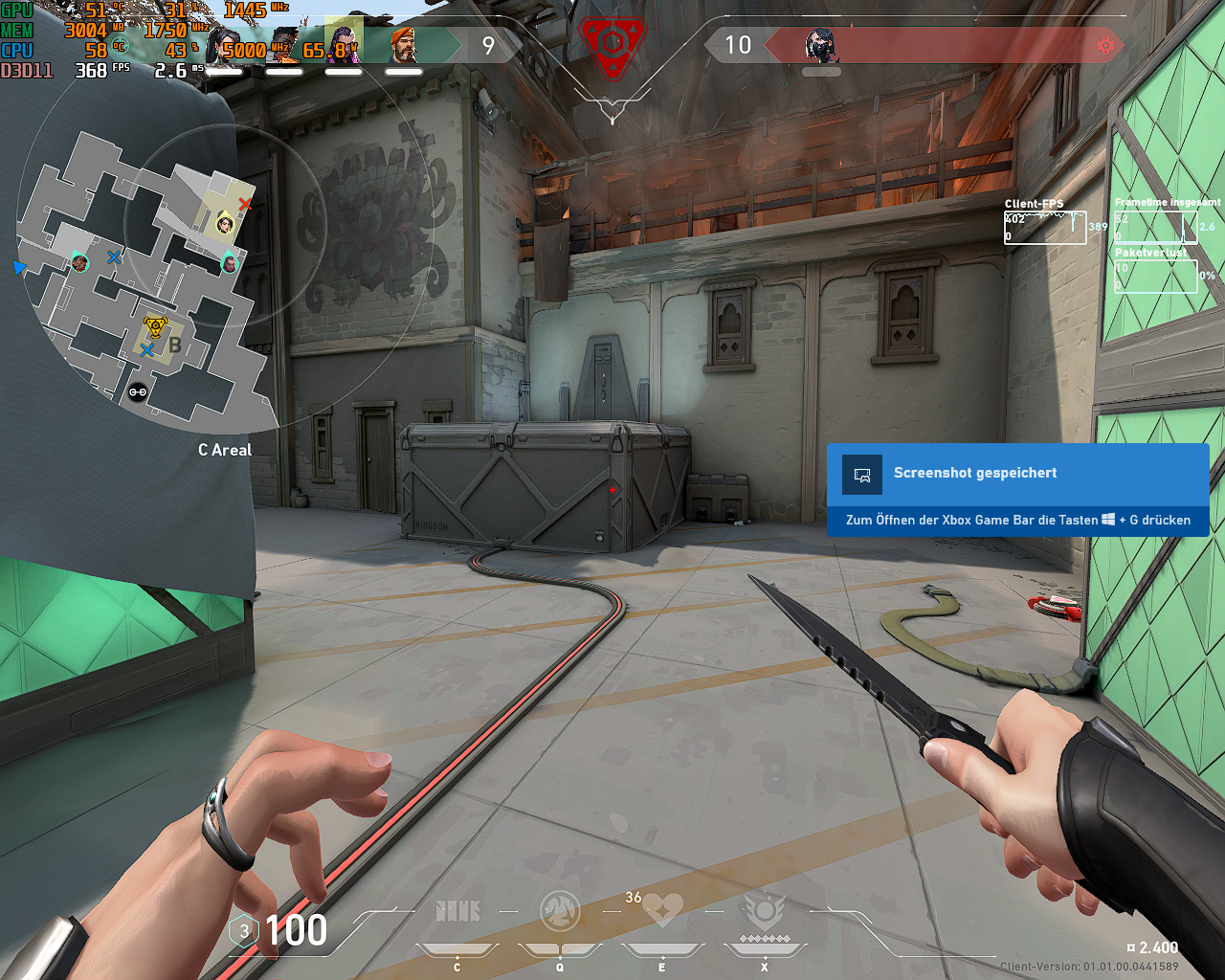The image size is (1225, 980).
Task: Click the red X death marker on the minimap
Action: pos(244,204)
